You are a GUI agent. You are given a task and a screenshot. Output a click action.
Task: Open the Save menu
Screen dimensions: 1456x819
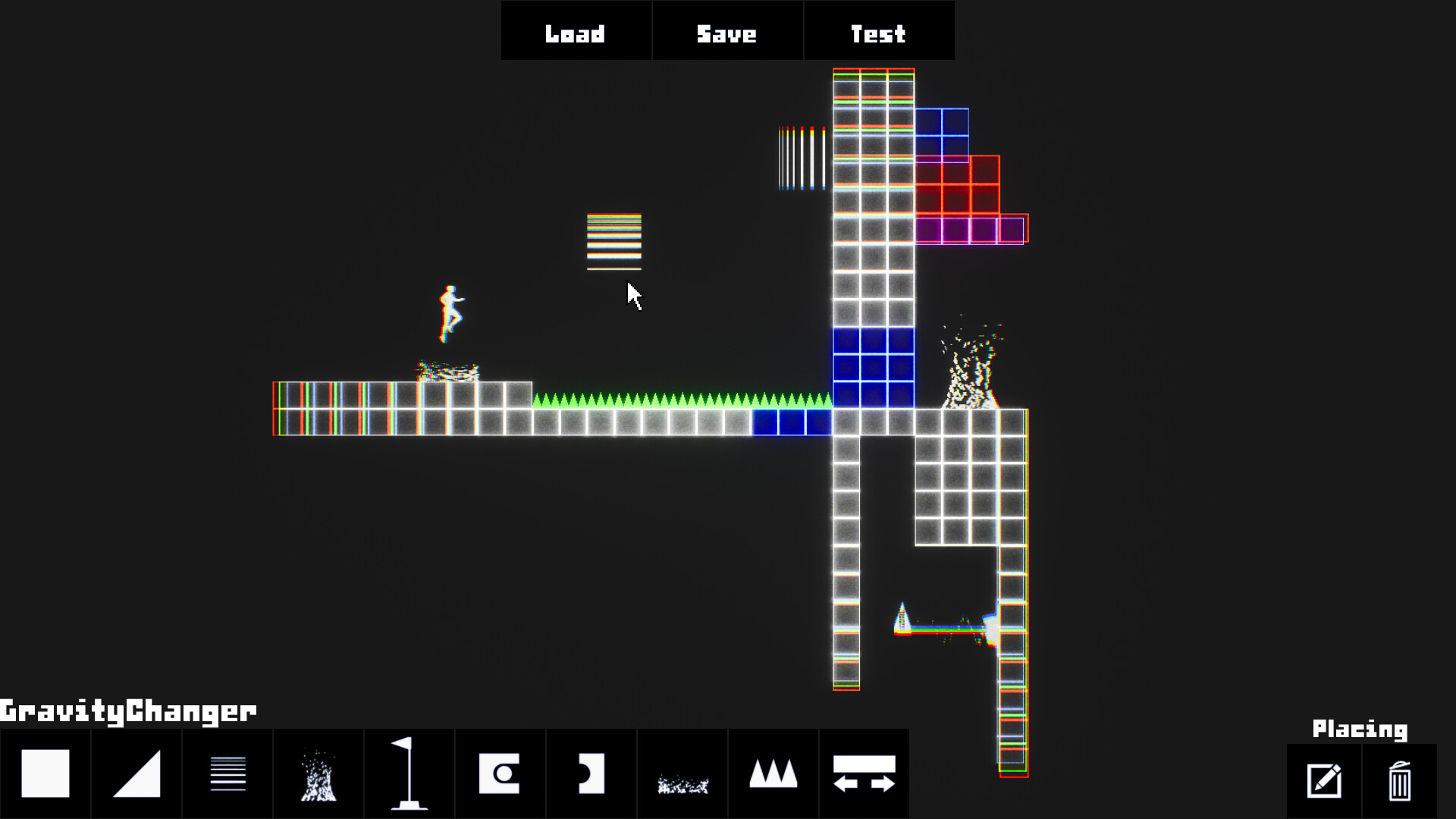(x=726, y=32)
